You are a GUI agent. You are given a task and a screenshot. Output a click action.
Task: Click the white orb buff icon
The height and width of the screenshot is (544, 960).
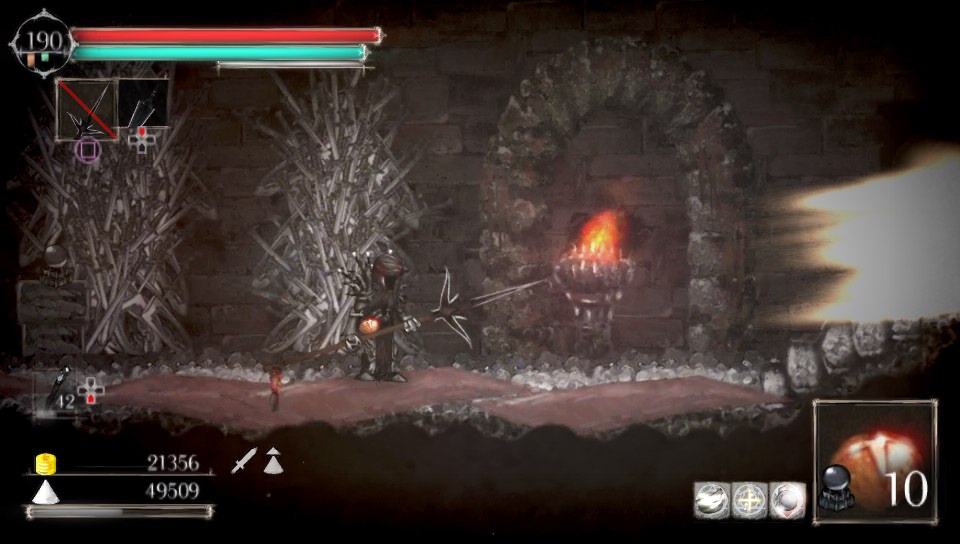787,499
